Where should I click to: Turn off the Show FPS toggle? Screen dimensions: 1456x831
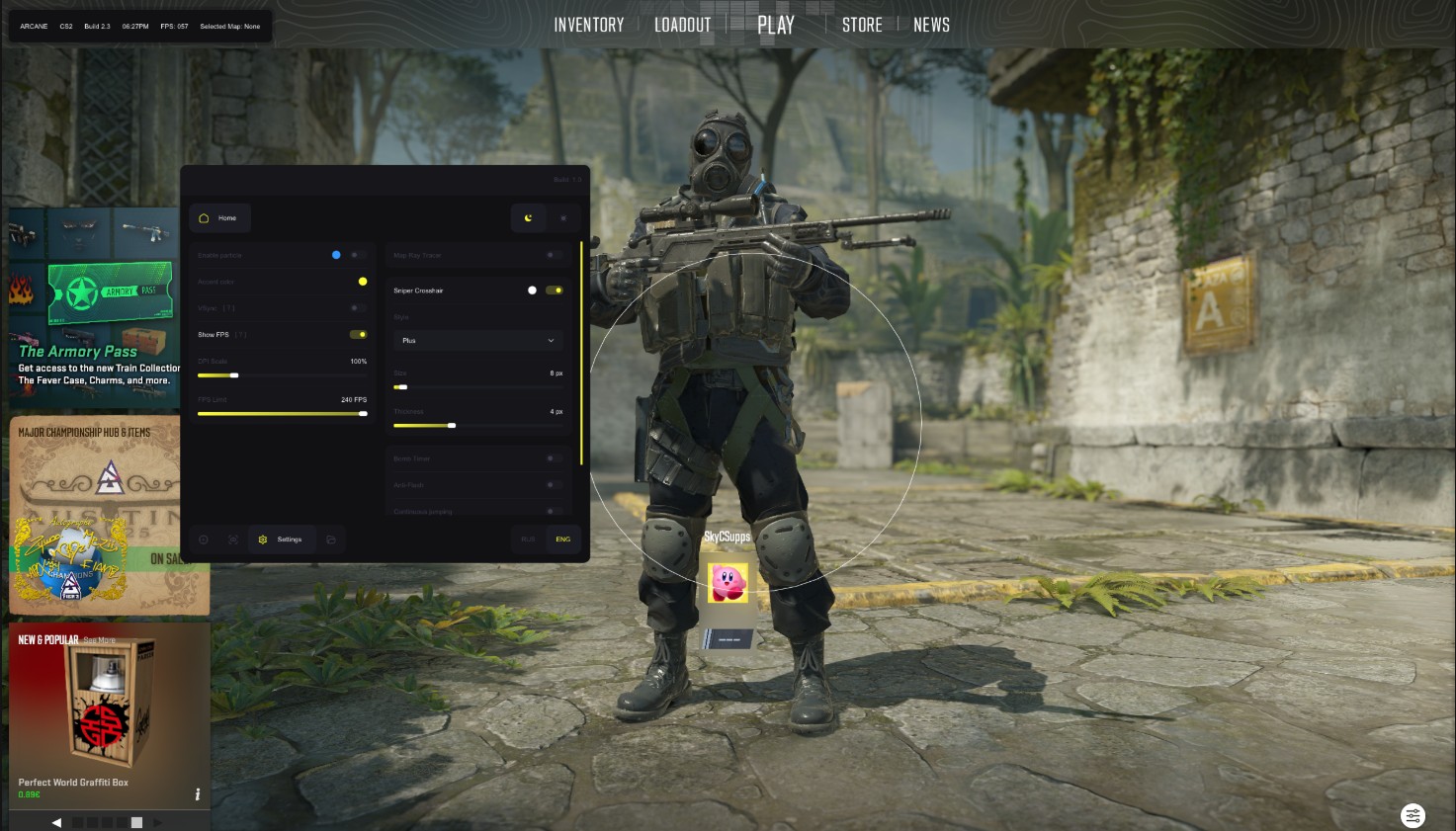(x=357, y=334)
